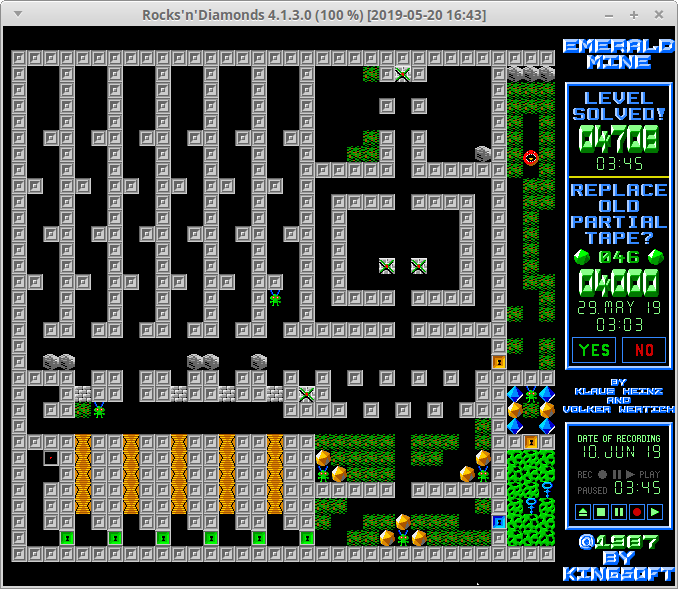Maximize the game window
Screen dimensions: 678x589
[634, 15]
